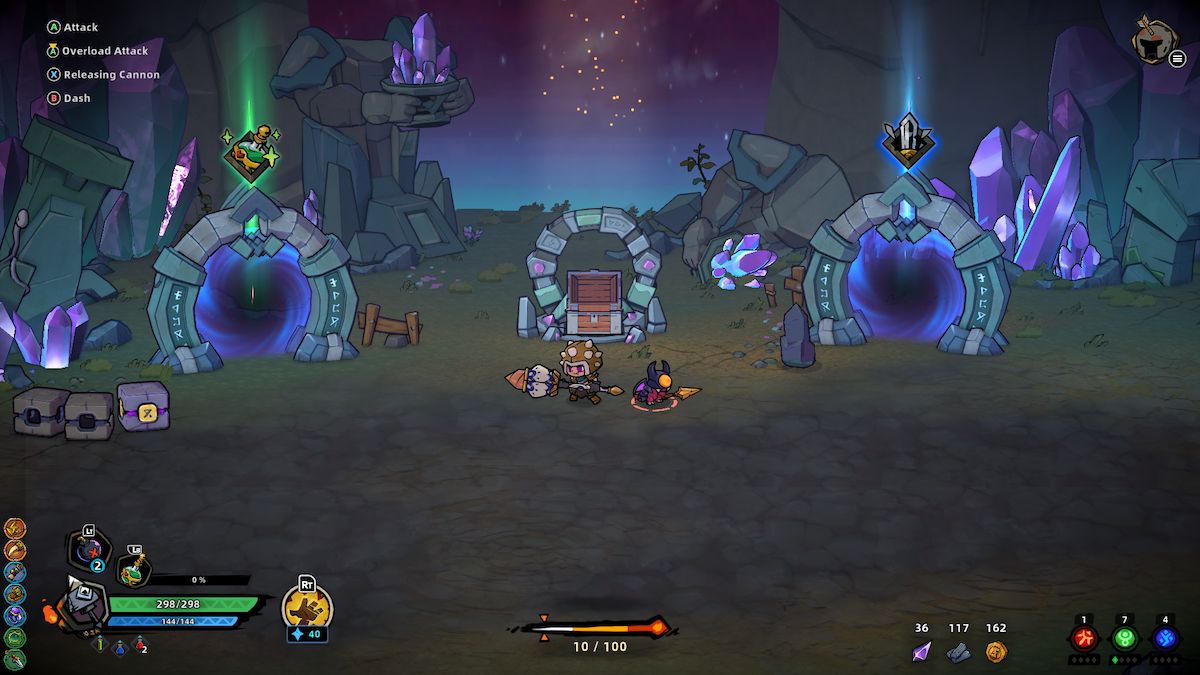
Task: Inspect the lightning bolt buff icon
Action: tap(15, 527)
